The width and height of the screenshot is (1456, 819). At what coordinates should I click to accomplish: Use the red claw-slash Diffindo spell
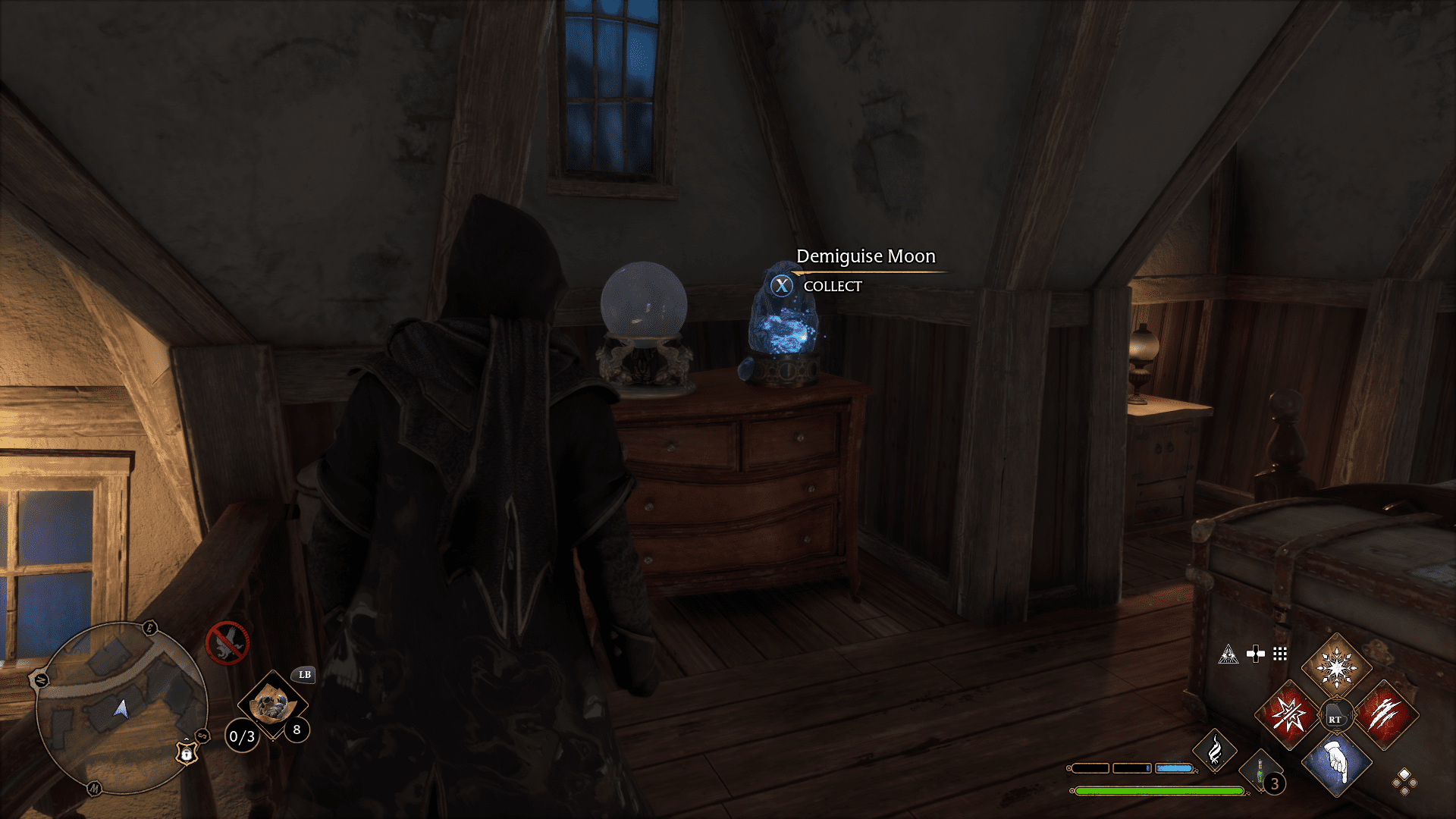[x=1385, y=714]
